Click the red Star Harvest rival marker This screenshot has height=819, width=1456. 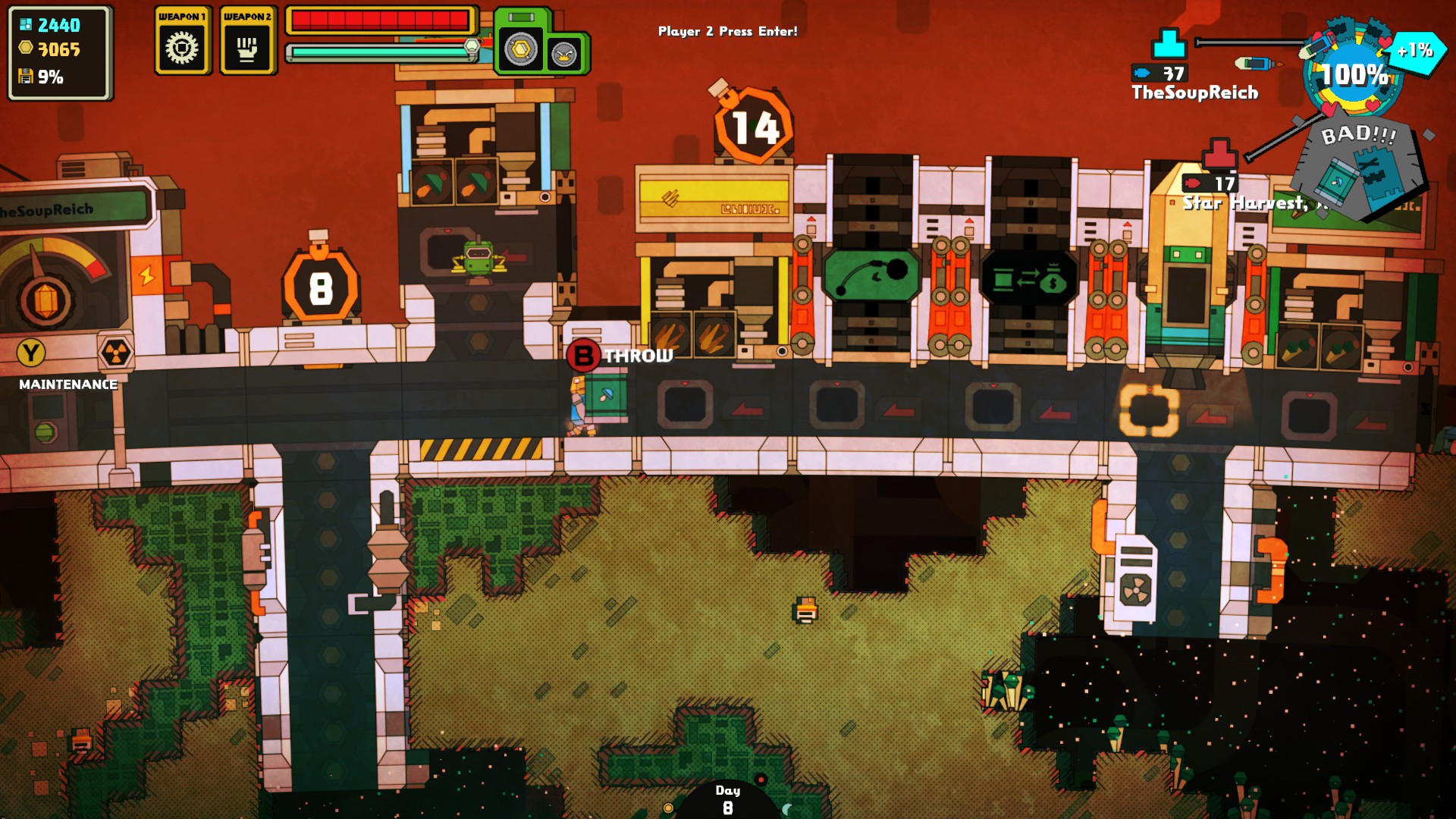coord(1219,155)
